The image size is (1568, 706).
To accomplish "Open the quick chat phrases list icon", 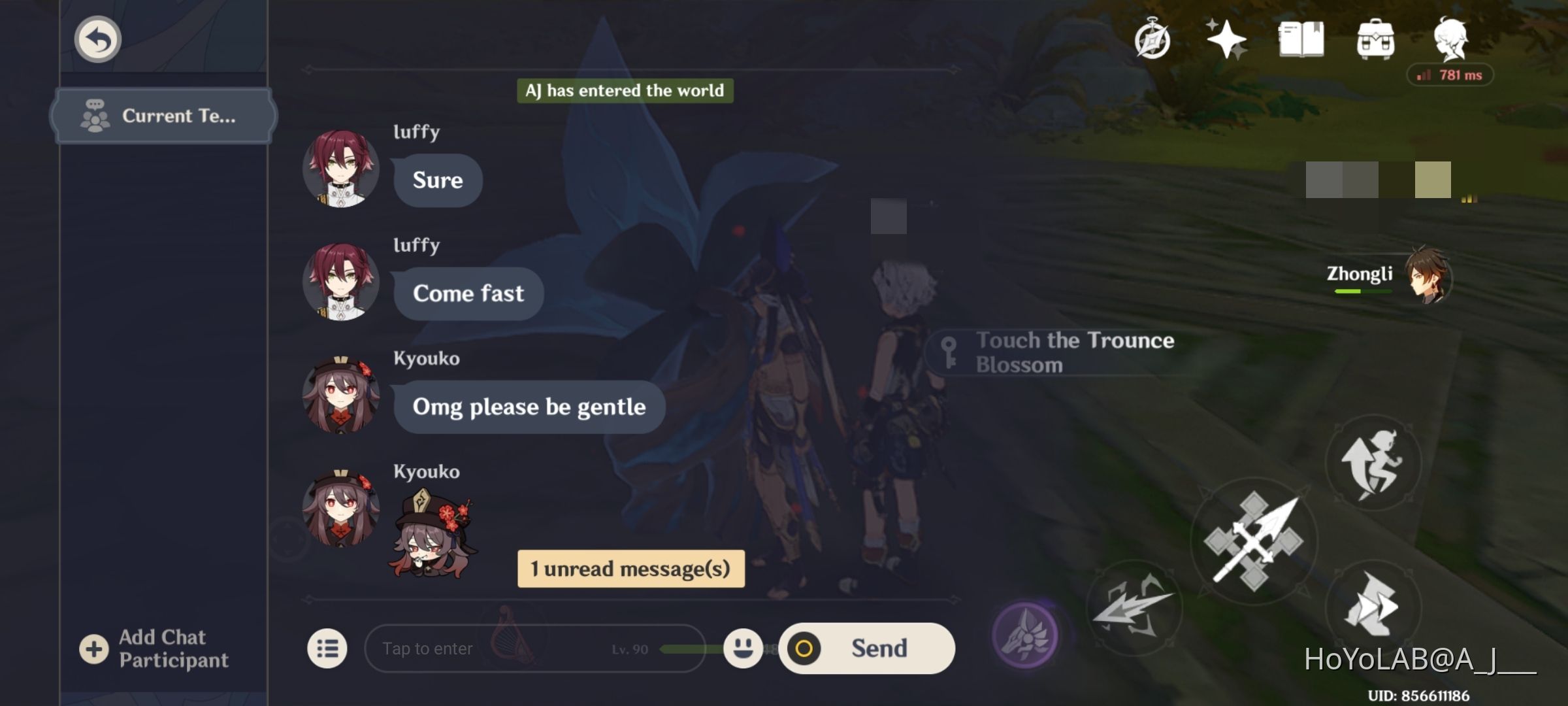I will [x=328, y=648].
